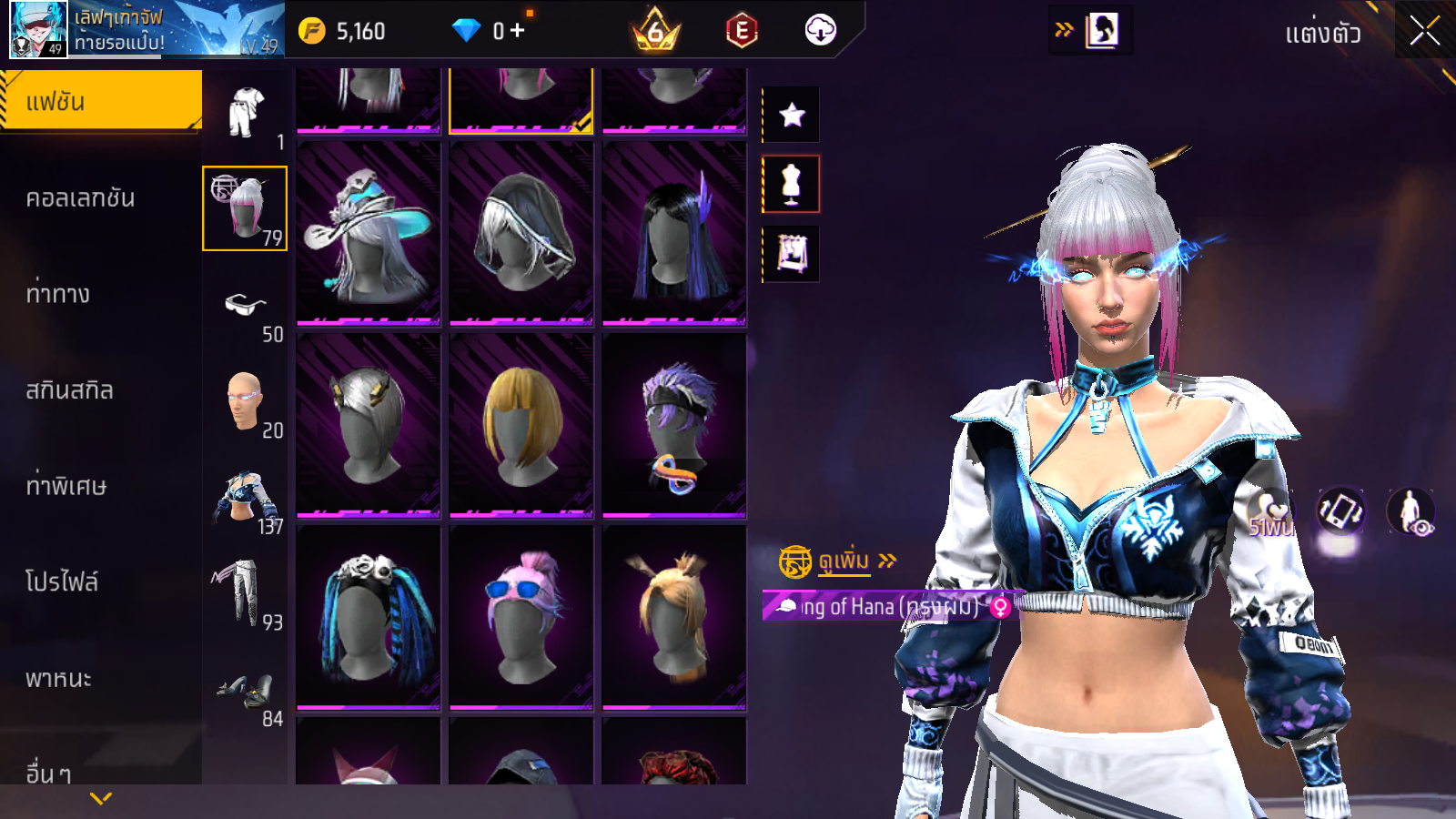Add diamonds with the plus button
The height and width of the screenshot is (819, 1456).
(x=518, y=31)
